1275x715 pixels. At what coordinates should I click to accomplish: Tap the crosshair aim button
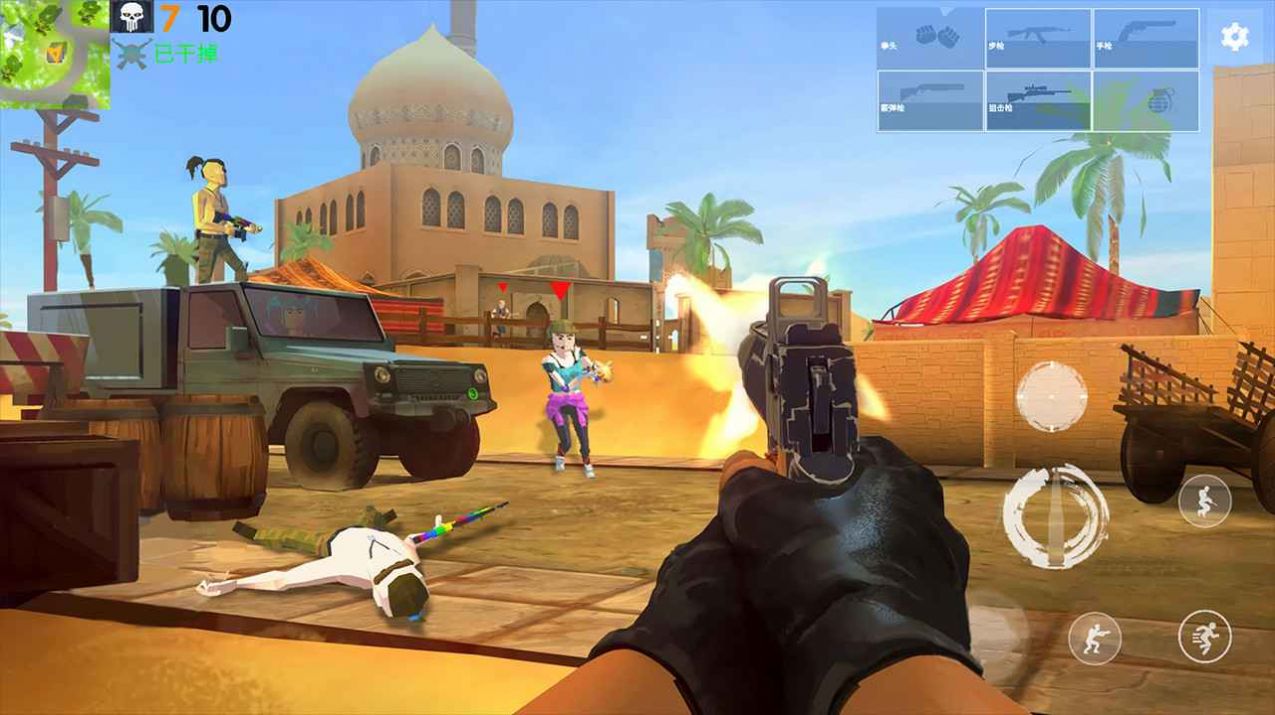click(x=1052, y=396)
